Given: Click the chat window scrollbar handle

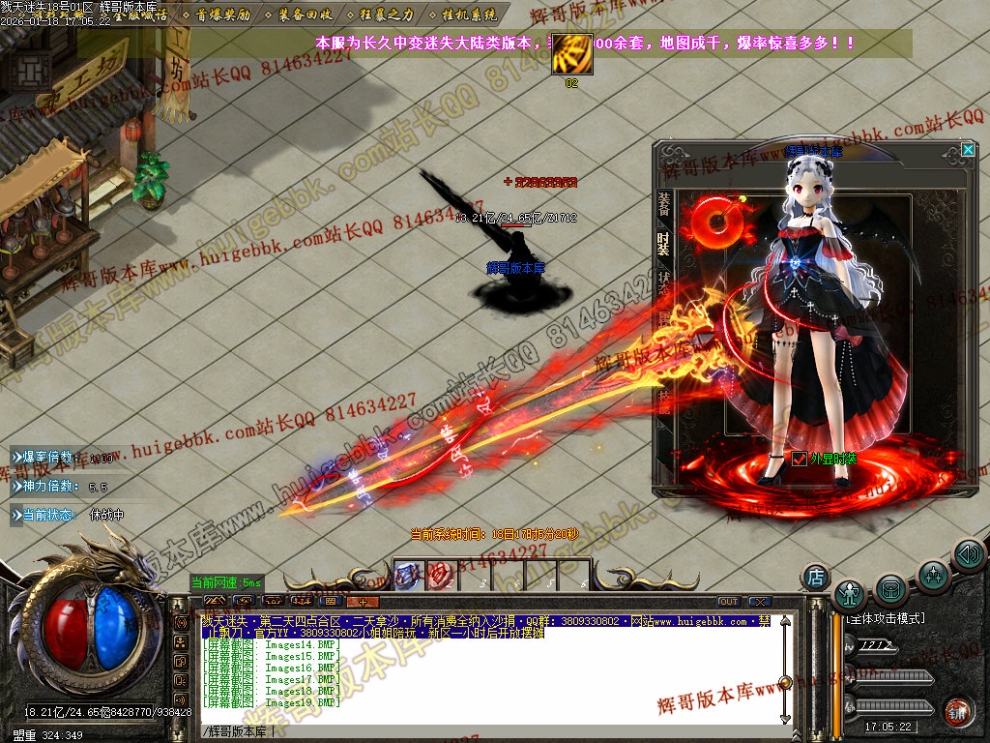Looking at the screenshot, I should 785,682.
